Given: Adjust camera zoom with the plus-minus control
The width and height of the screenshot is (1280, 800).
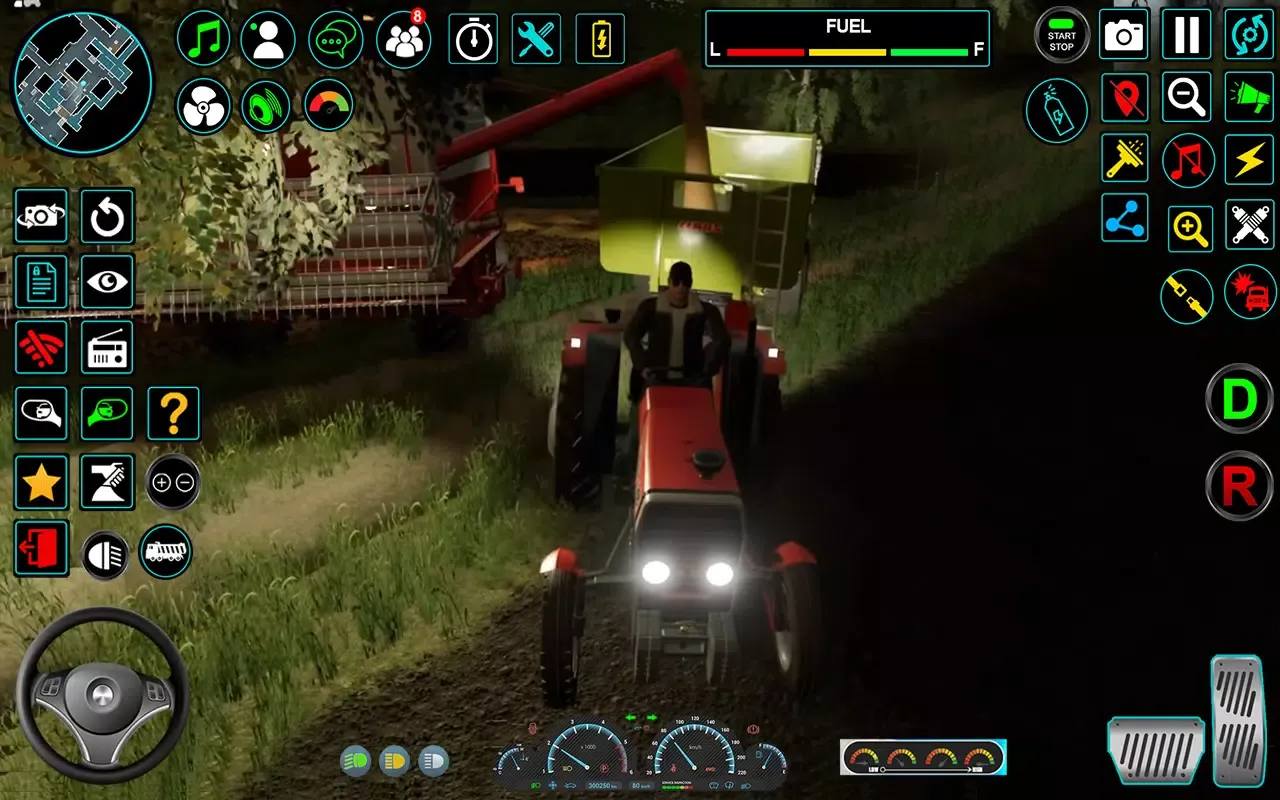Looking at the screenshot, I should pos(172,481).
